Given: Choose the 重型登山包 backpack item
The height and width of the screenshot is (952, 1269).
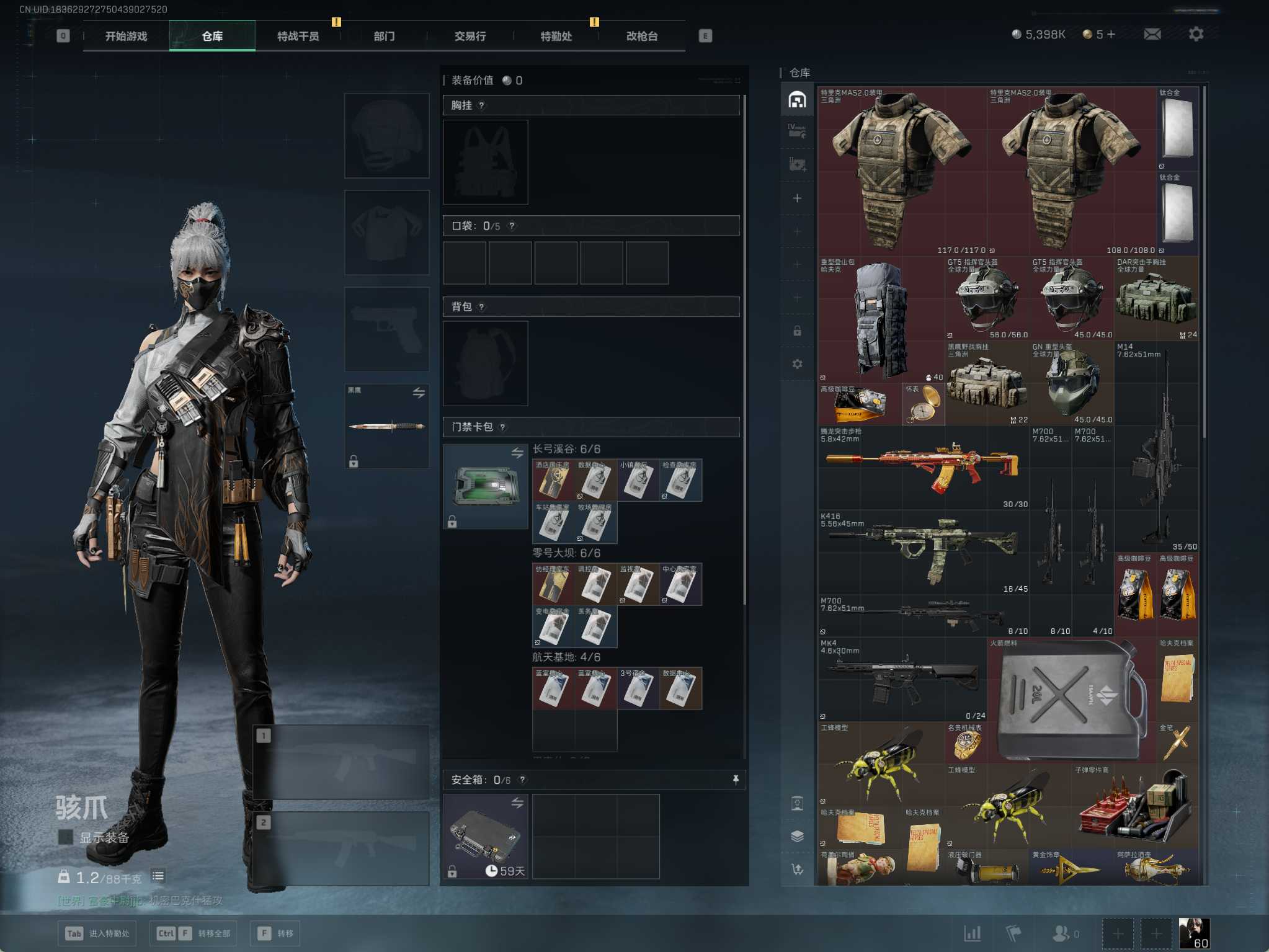Looking at the screenshot, I should [879, 319].
